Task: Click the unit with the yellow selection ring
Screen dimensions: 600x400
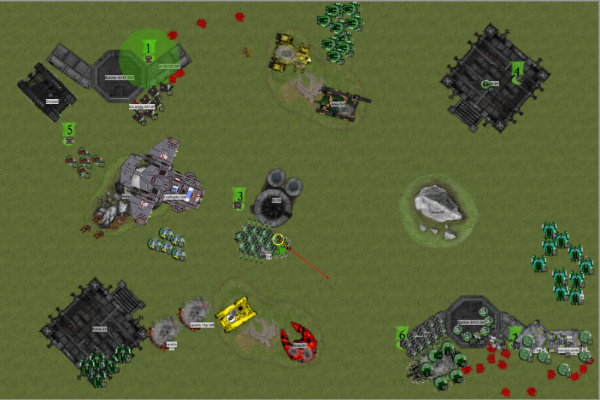Action: tap(279, 240)
